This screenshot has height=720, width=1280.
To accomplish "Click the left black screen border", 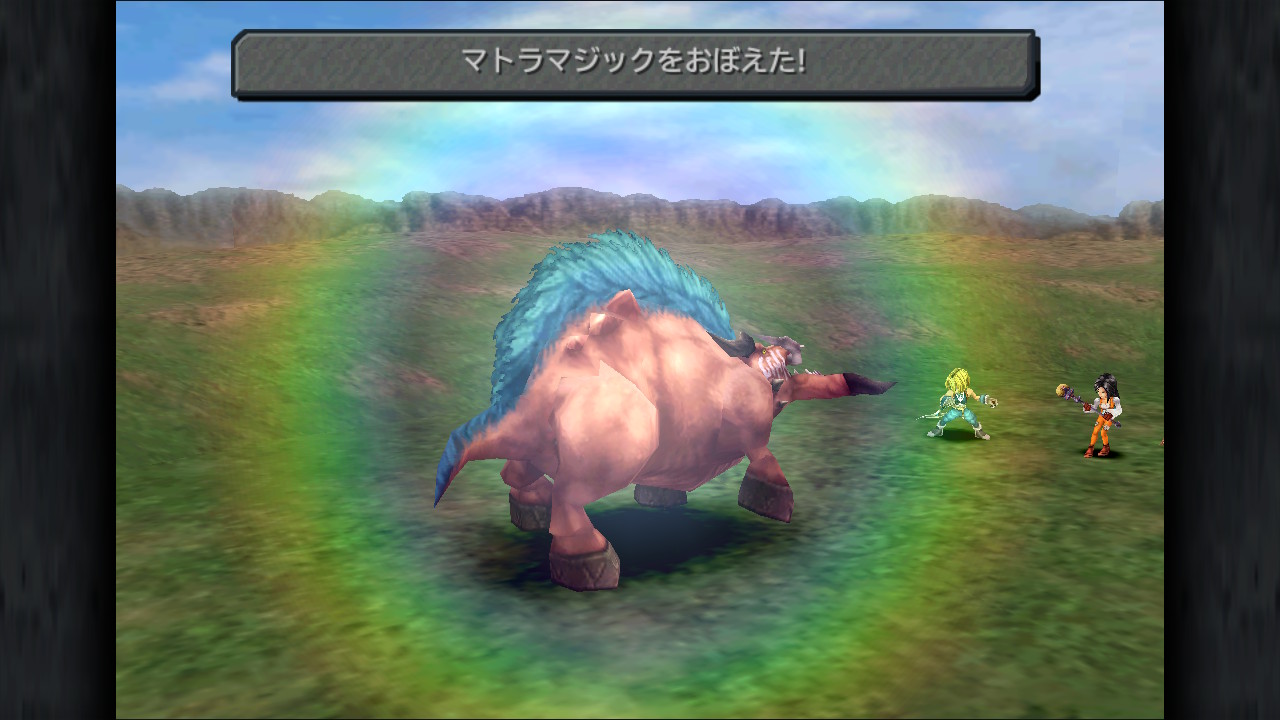I will tap(58, 360).
